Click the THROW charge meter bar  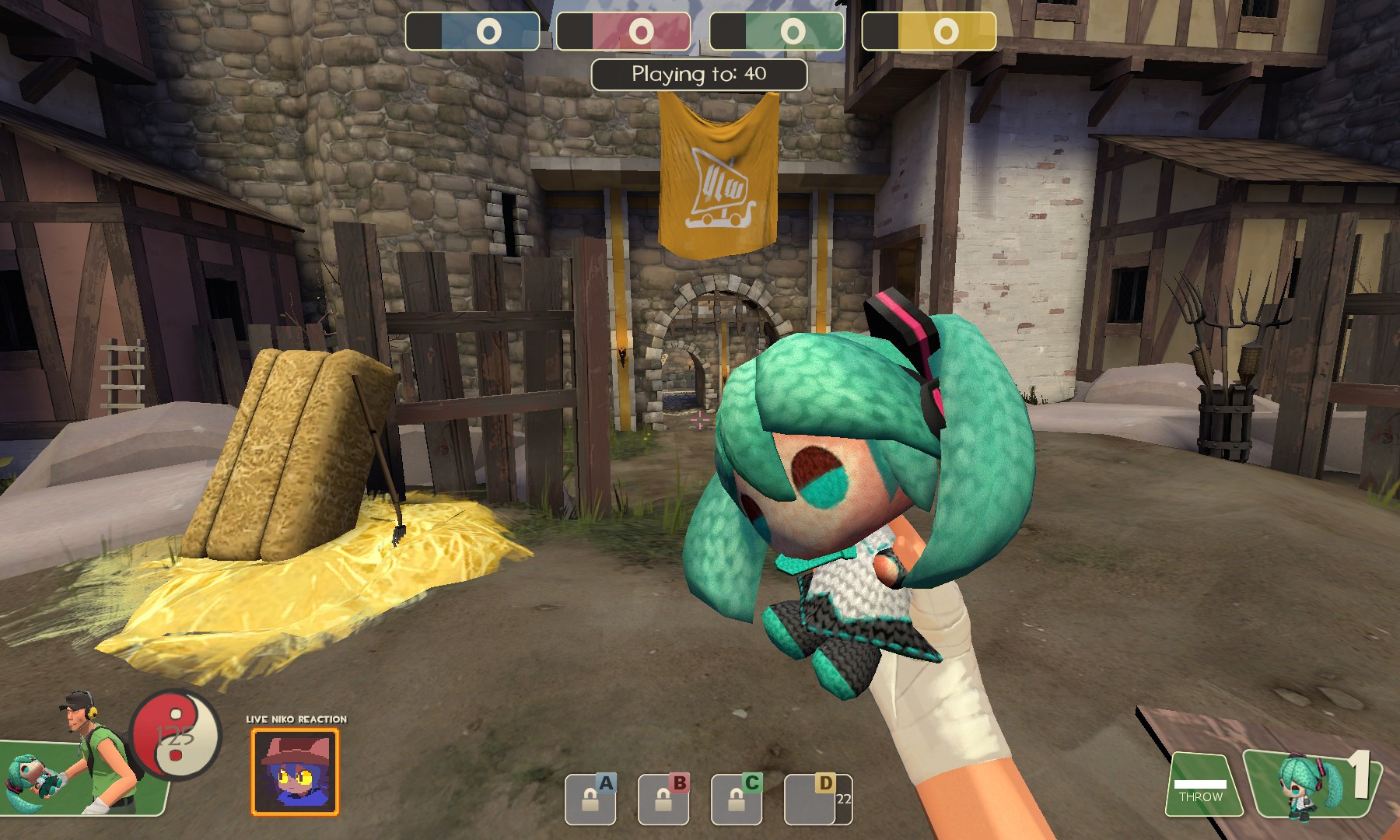click(1201, 784)
